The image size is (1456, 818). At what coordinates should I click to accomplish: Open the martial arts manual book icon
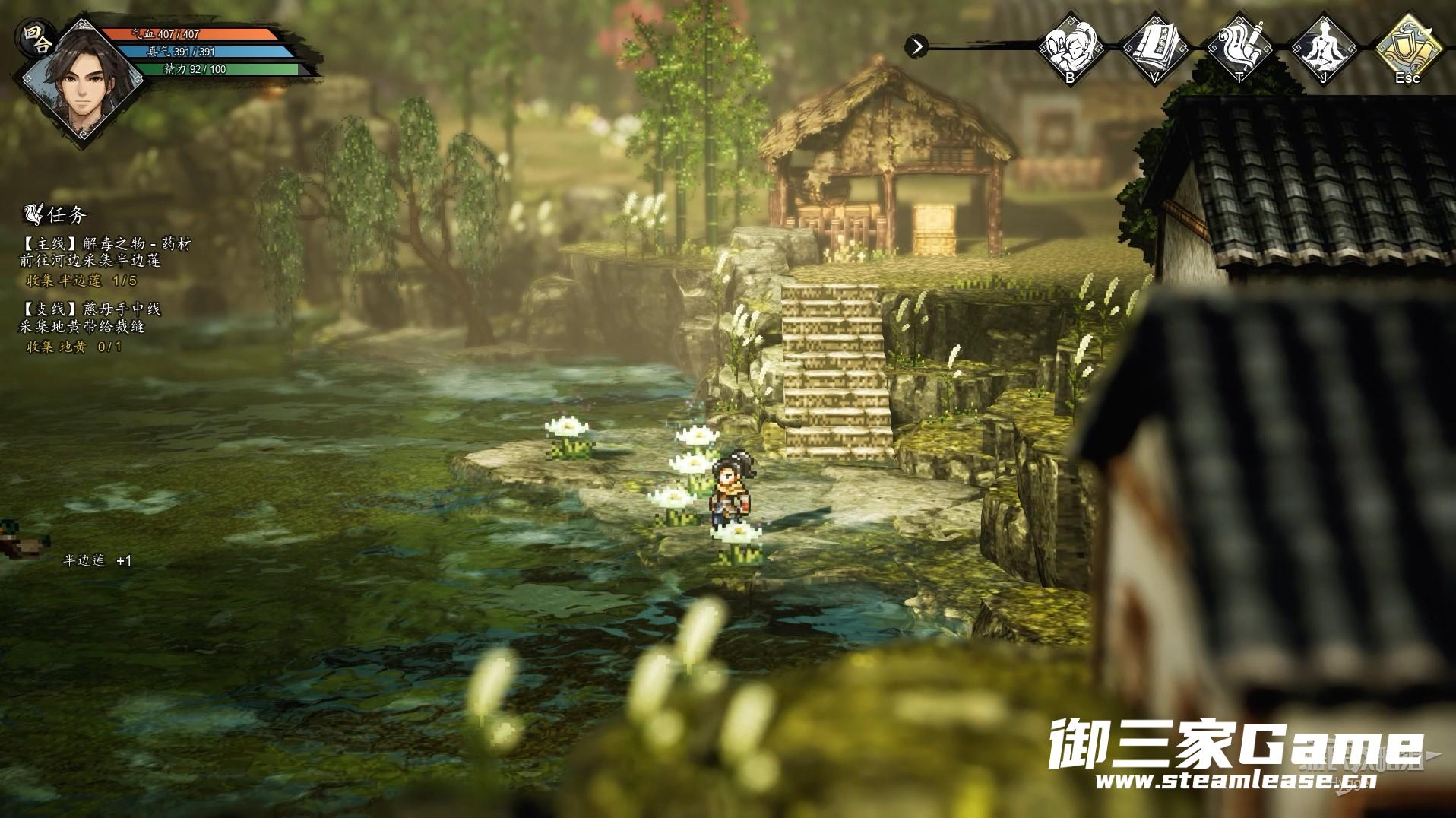click(x=1155, y=46)
